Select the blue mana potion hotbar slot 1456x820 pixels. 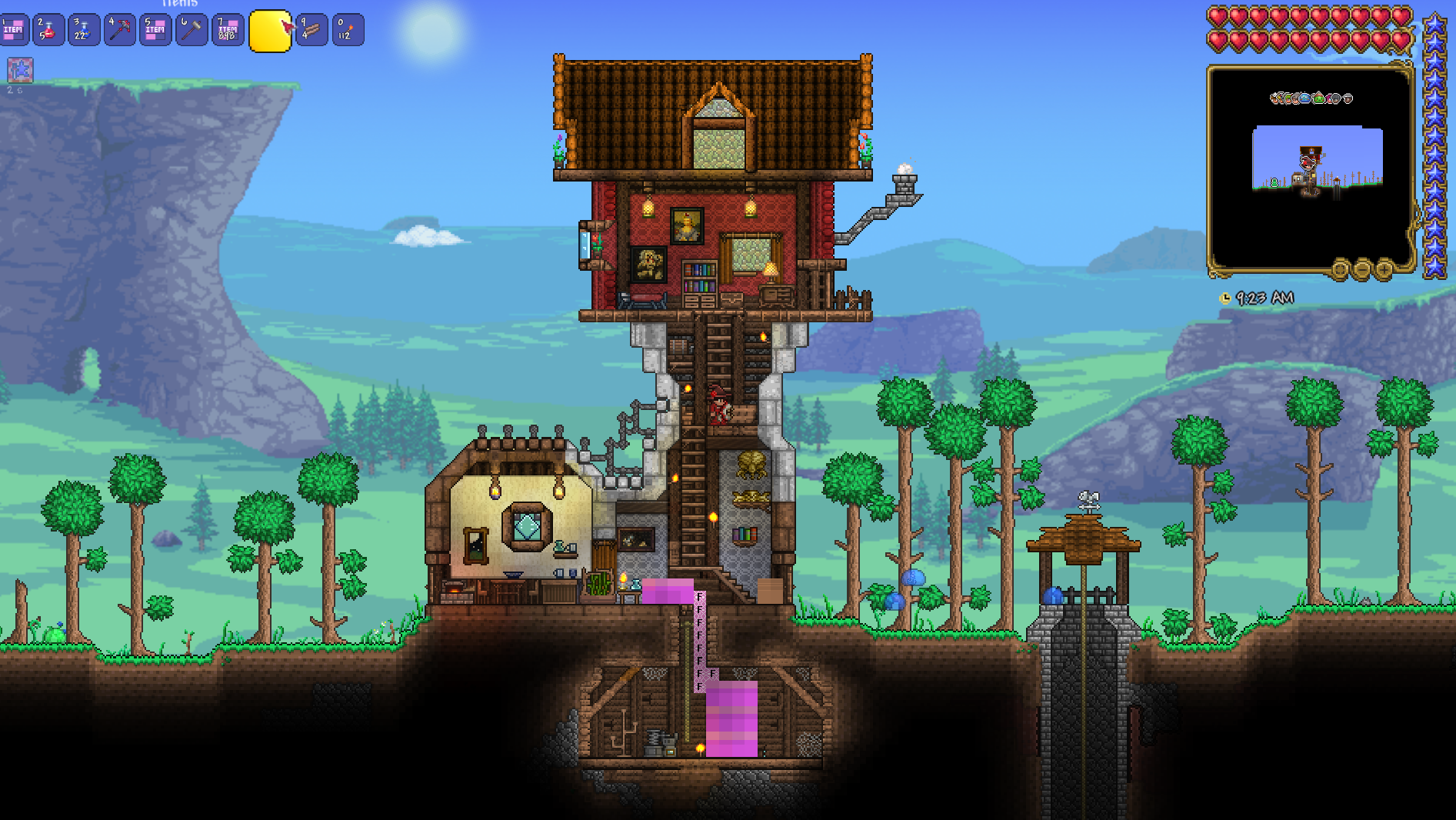84,31
